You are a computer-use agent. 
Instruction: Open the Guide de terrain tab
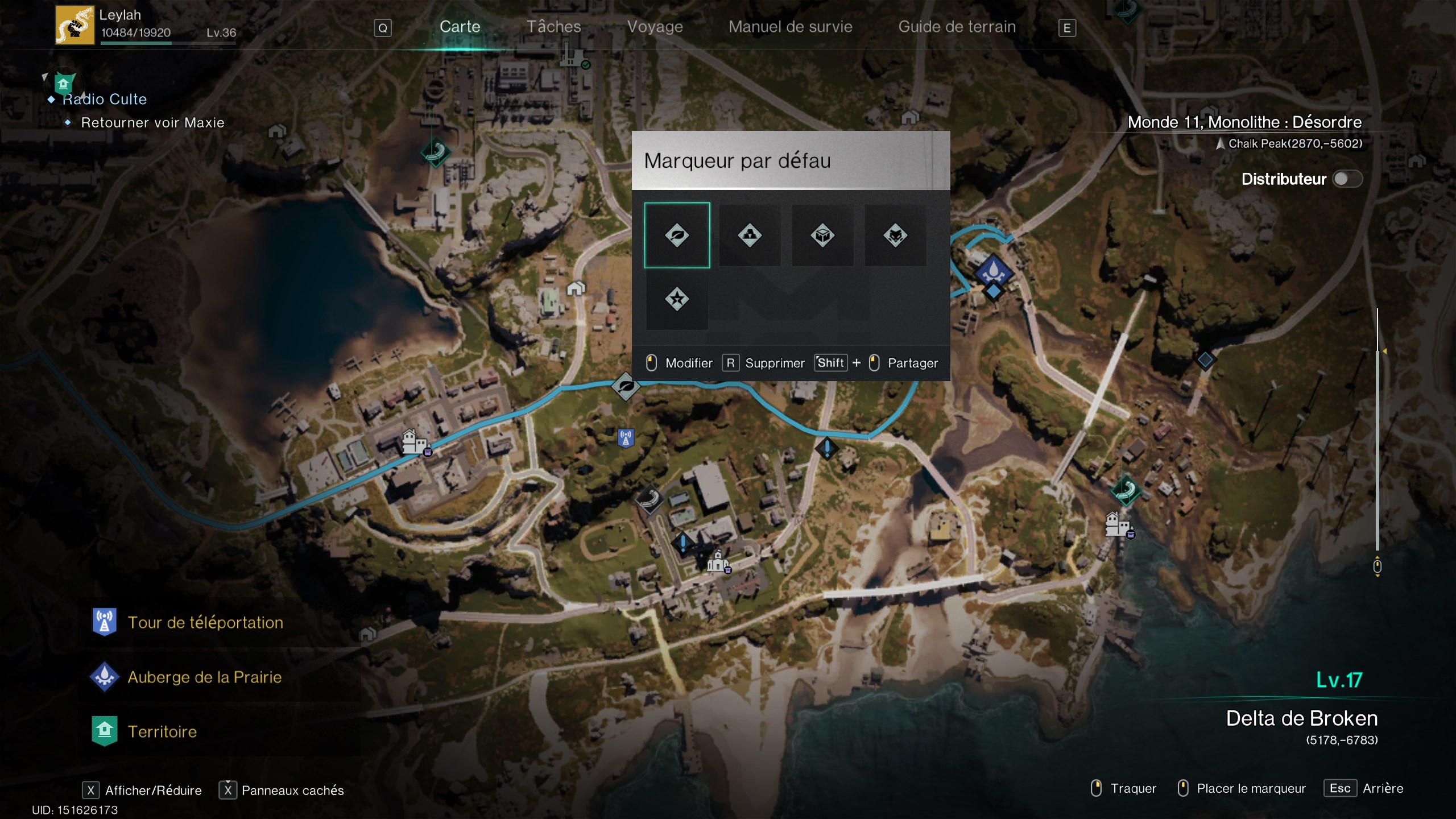[x=957, y=27]
